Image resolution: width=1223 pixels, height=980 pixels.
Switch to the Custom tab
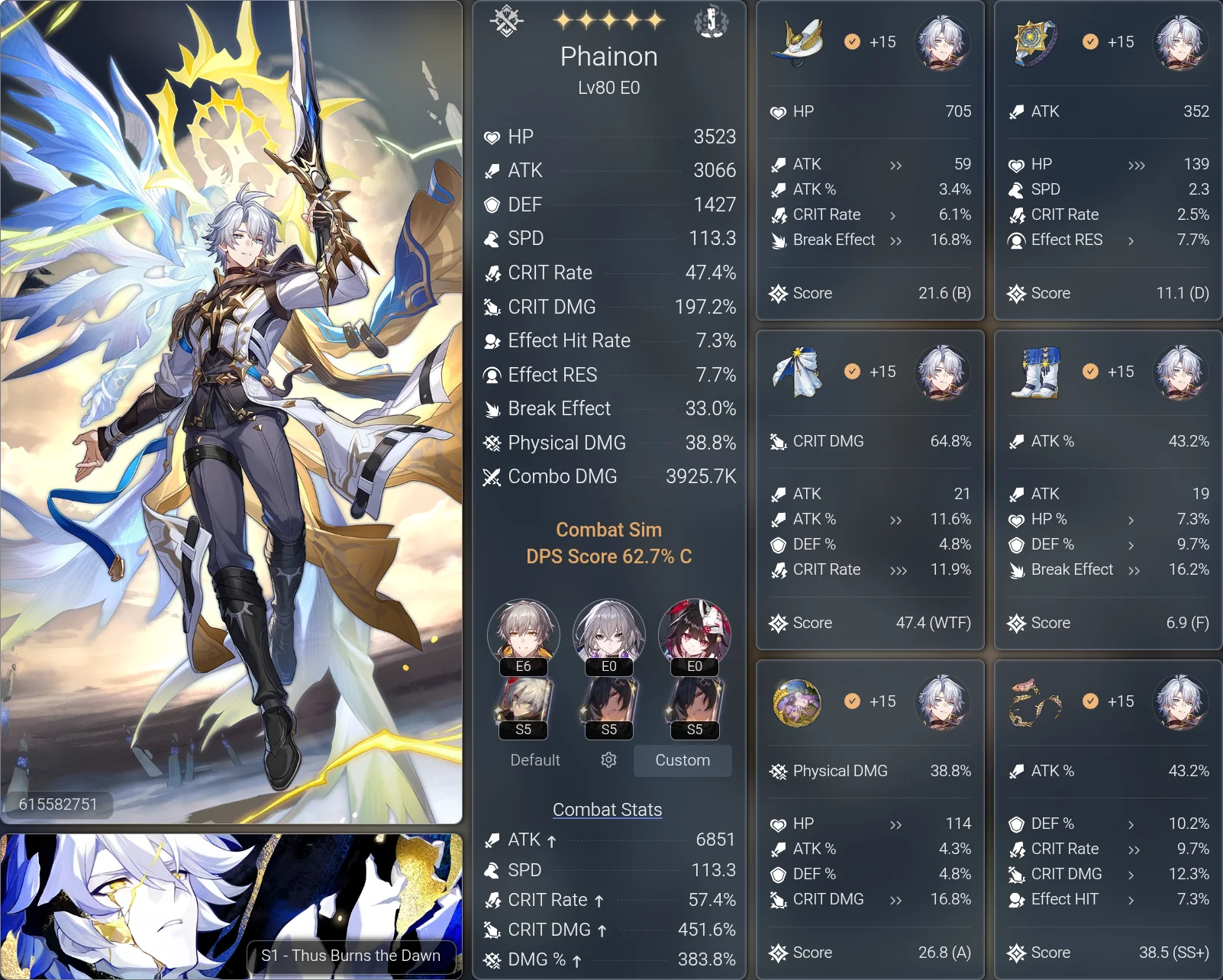click(x=682, y=760)
